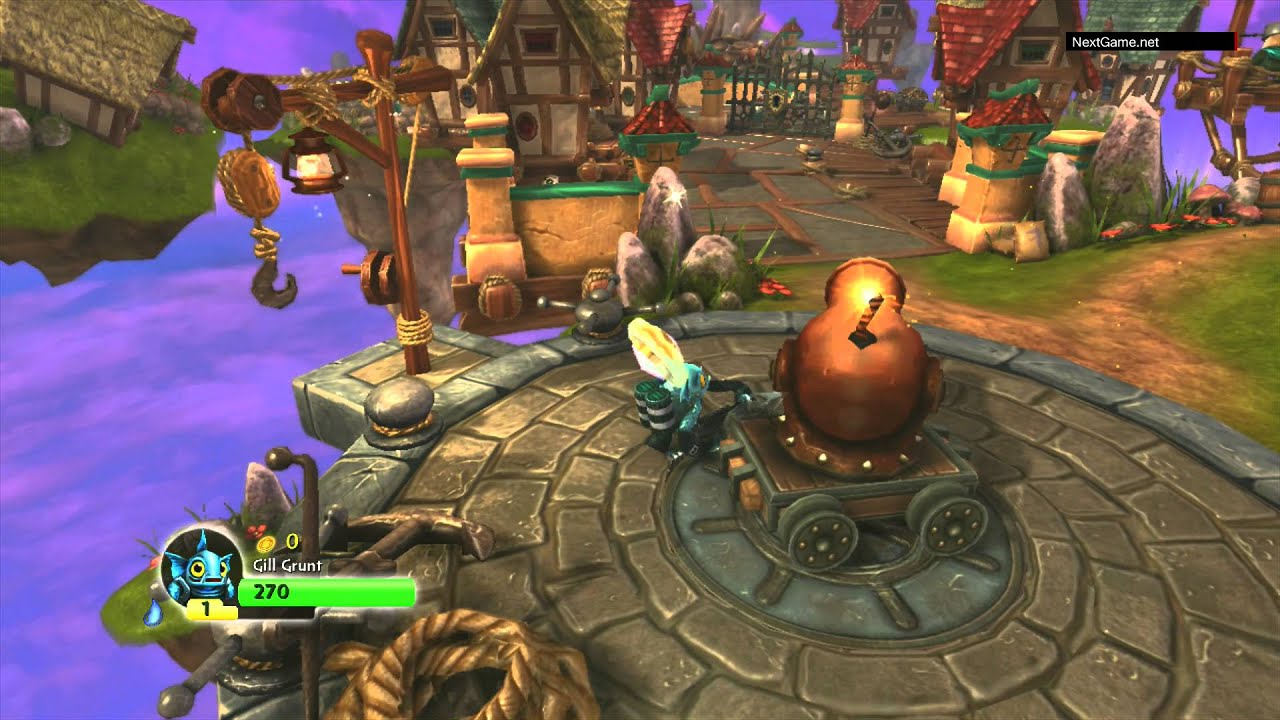Viewport: 1280px width, 720px height.
Task: Select the water element droplet icon
Action: point(152,612)
